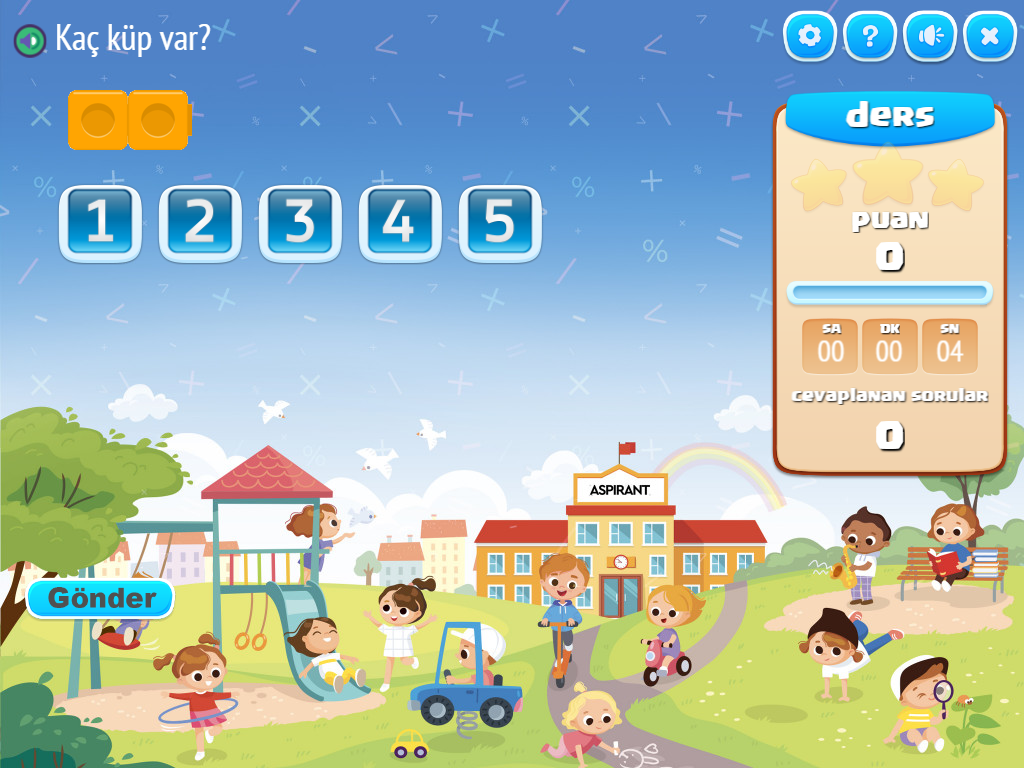Open the gear settings button

(810, 37)
